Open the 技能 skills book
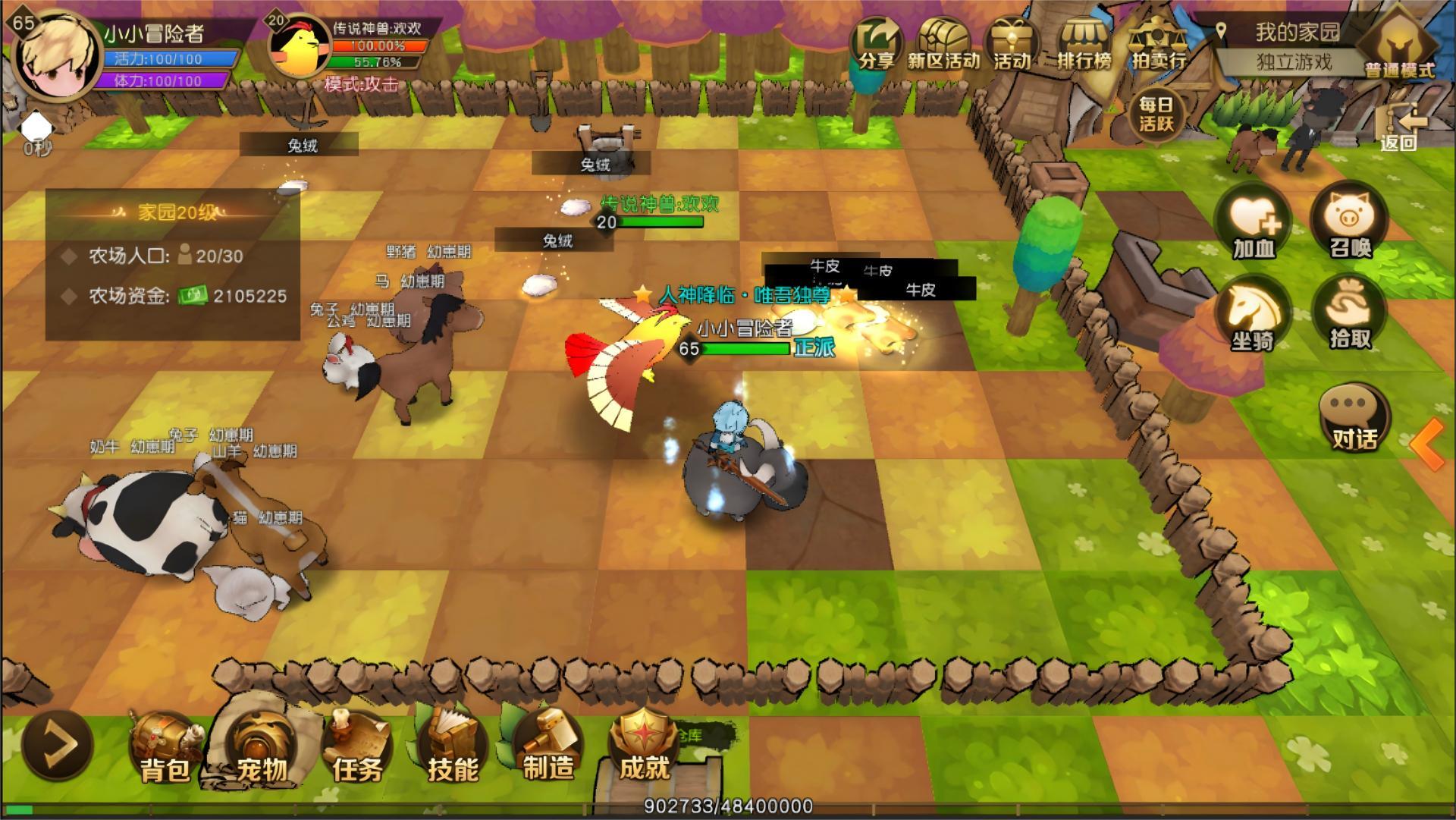 pos(452,747)
